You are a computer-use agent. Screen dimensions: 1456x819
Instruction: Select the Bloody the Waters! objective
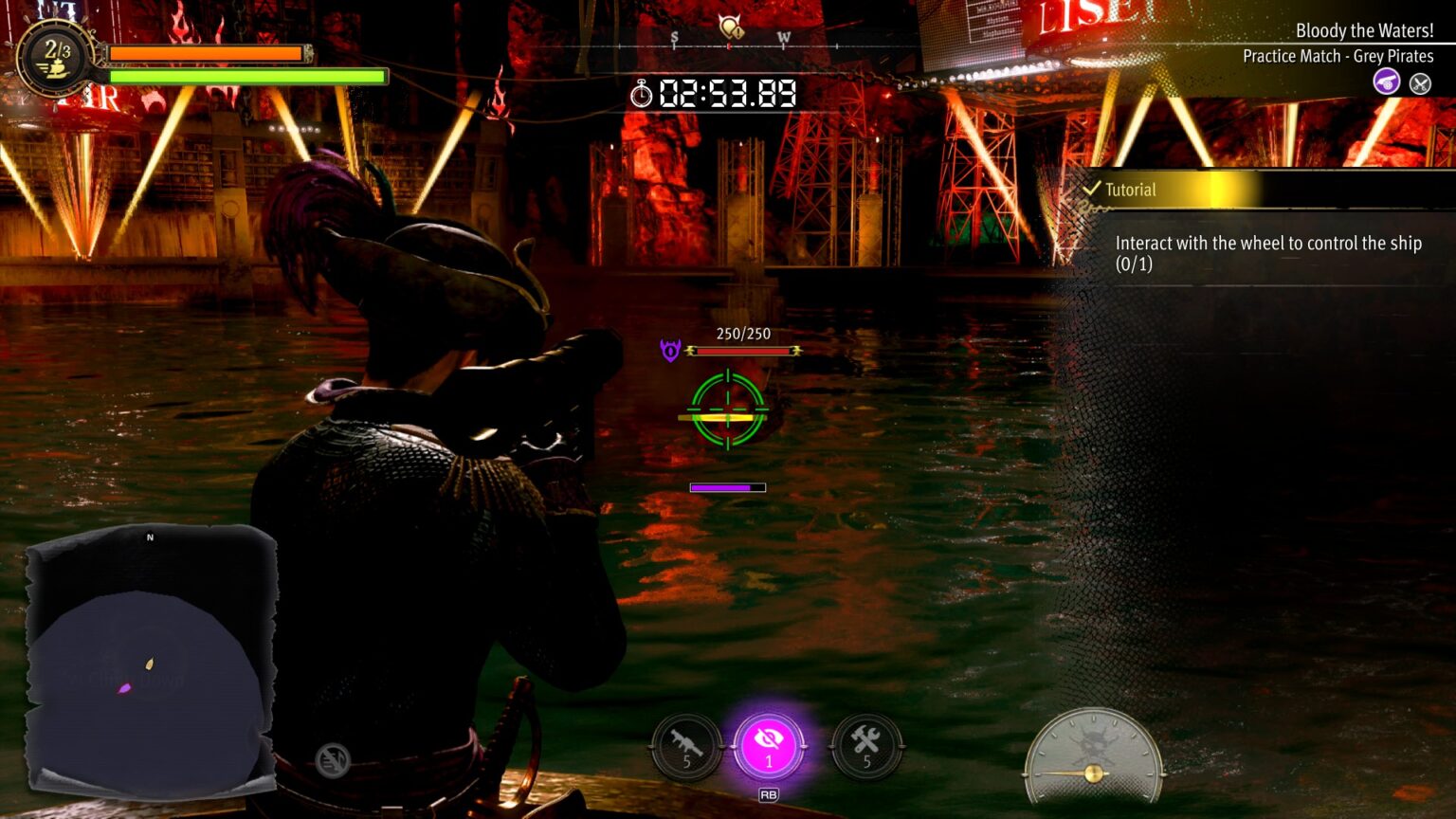pos(1363,30)
